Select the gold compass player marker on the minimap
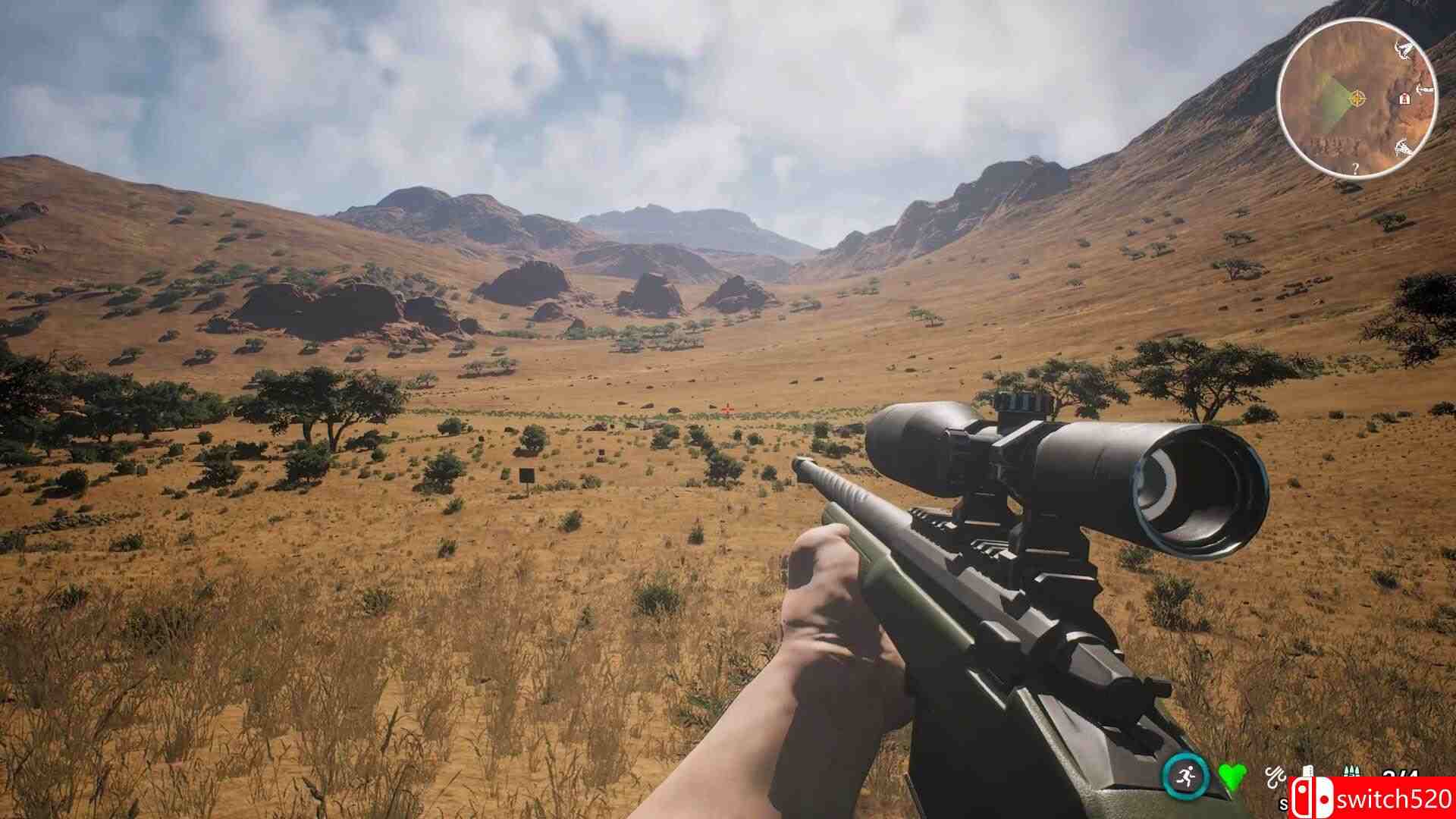The width and height of the screenshot is (1456, 819). tap(1357, 98)
